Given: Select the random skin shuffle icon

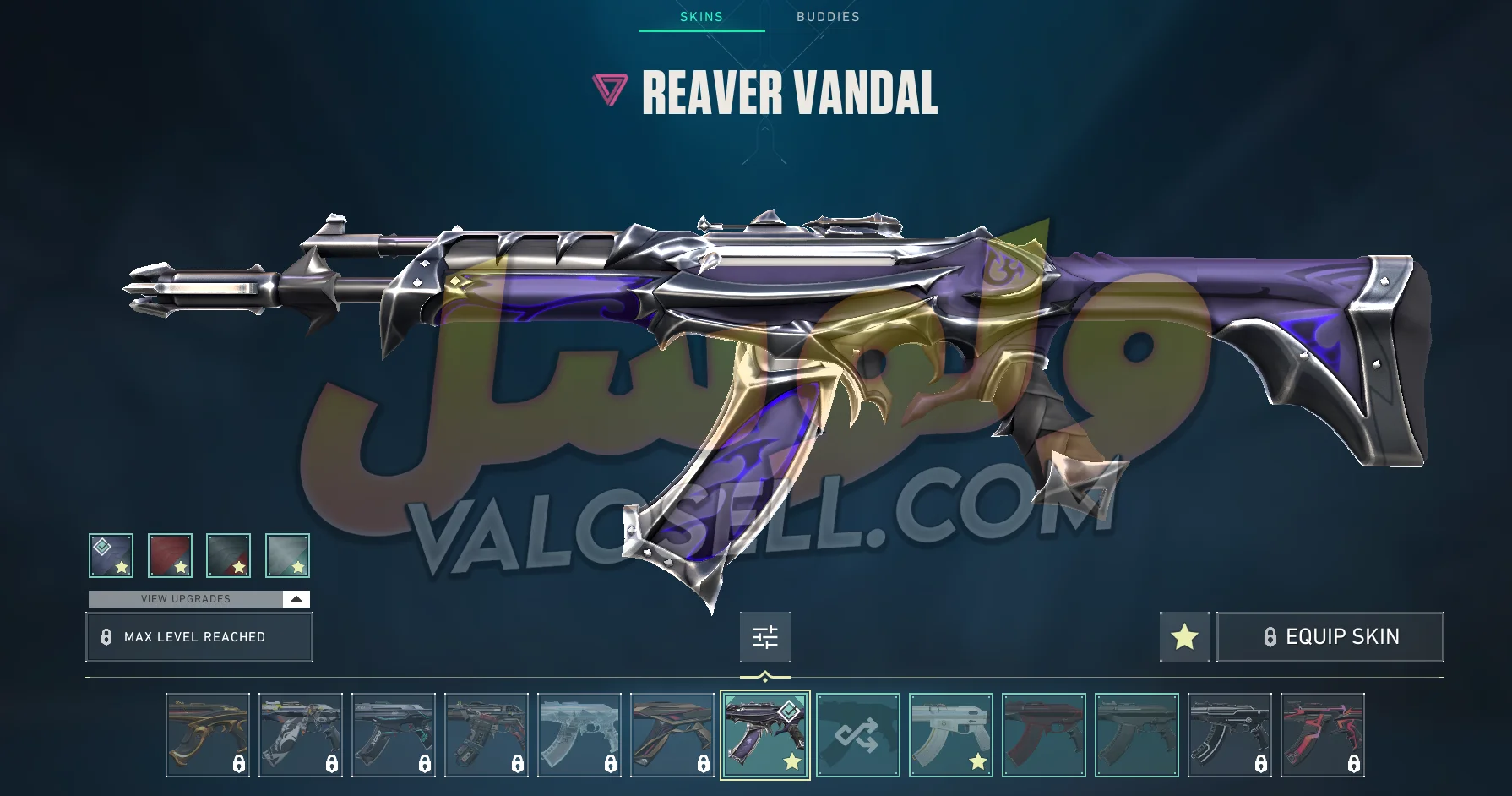Looking at the screenshot, I should (858, 733).
